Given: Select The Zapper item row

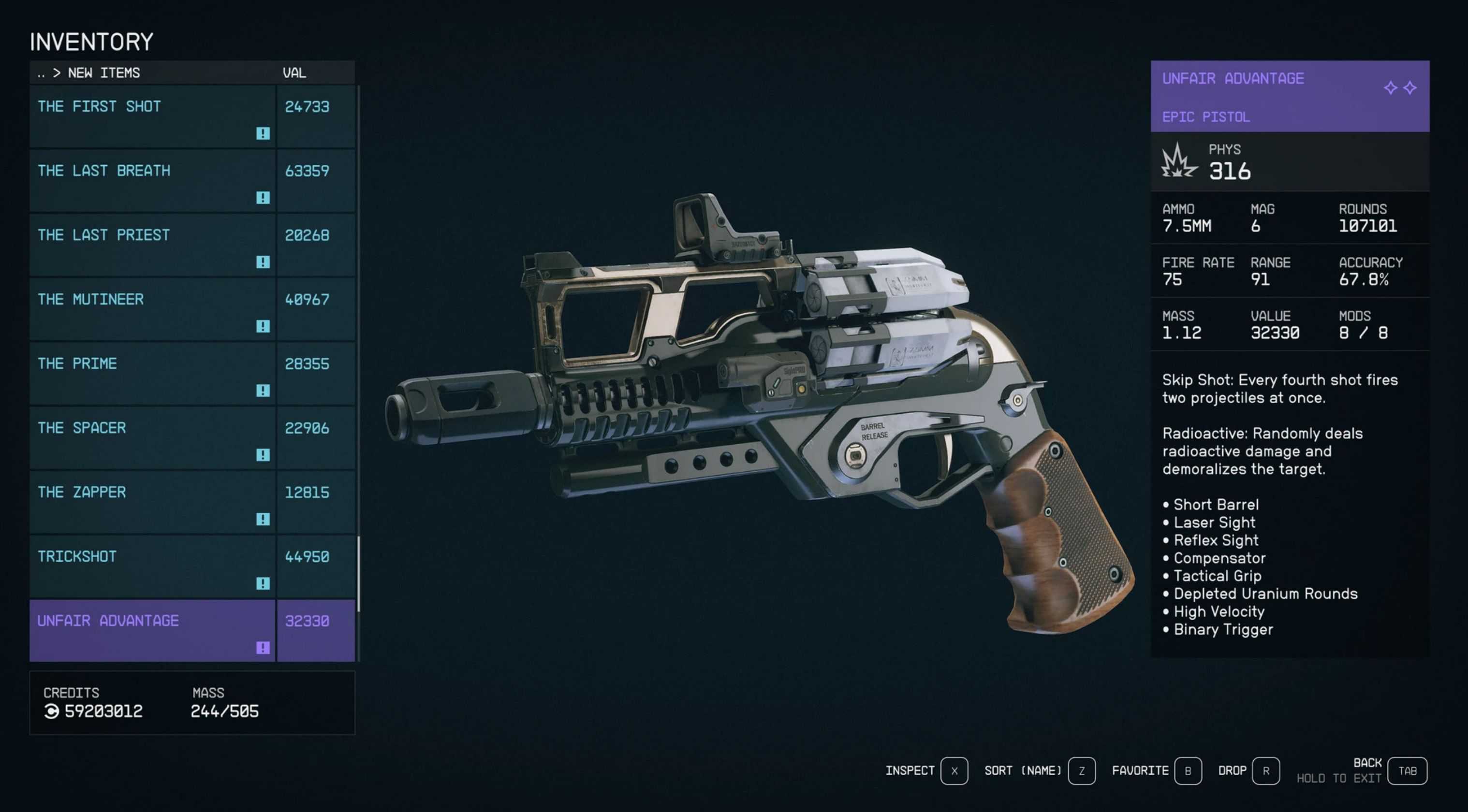Looking at the screenshot, I should (x=152, y=503).
